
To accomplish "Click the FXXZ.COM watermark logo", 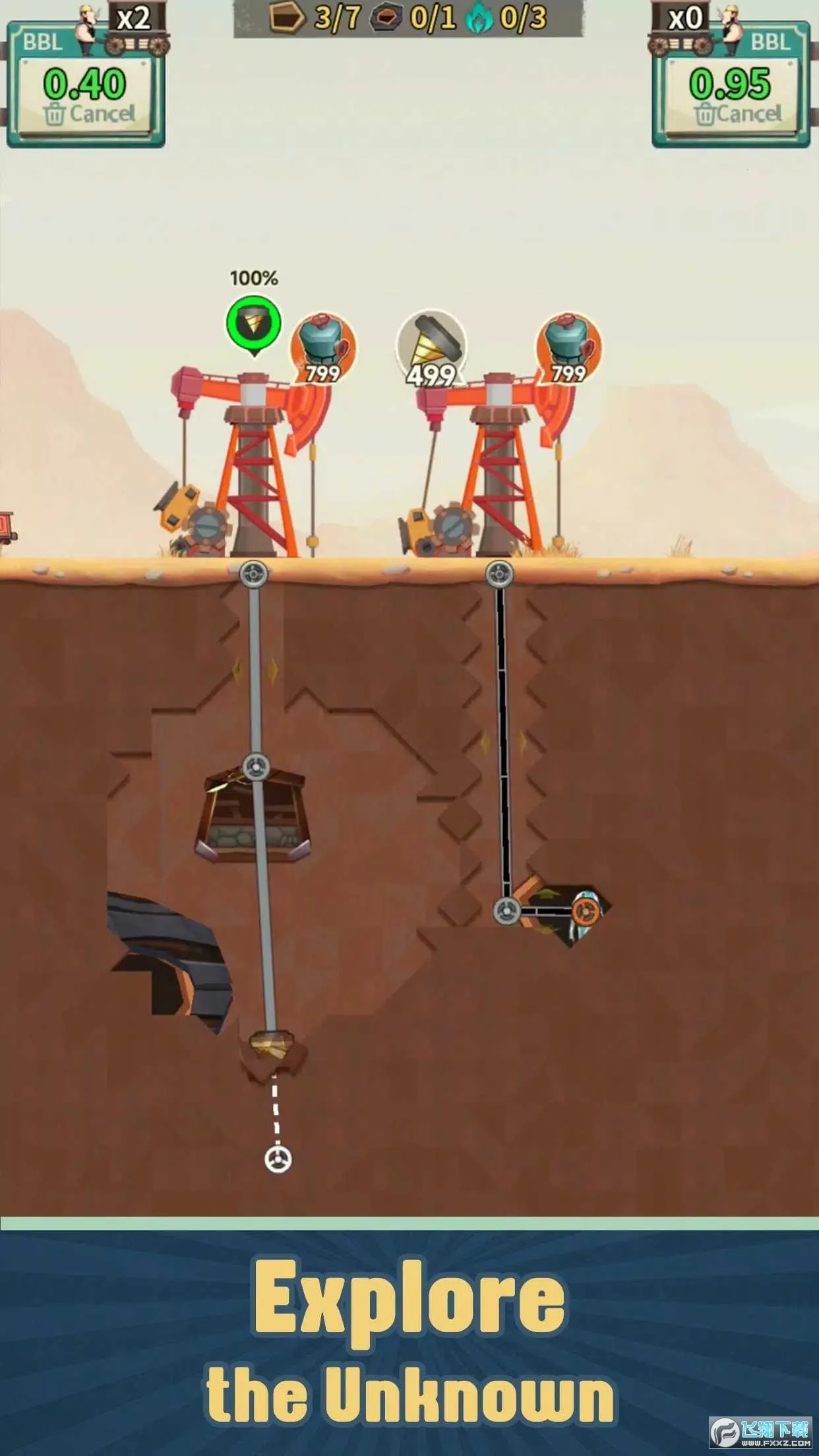I will tap(761, 1432).
